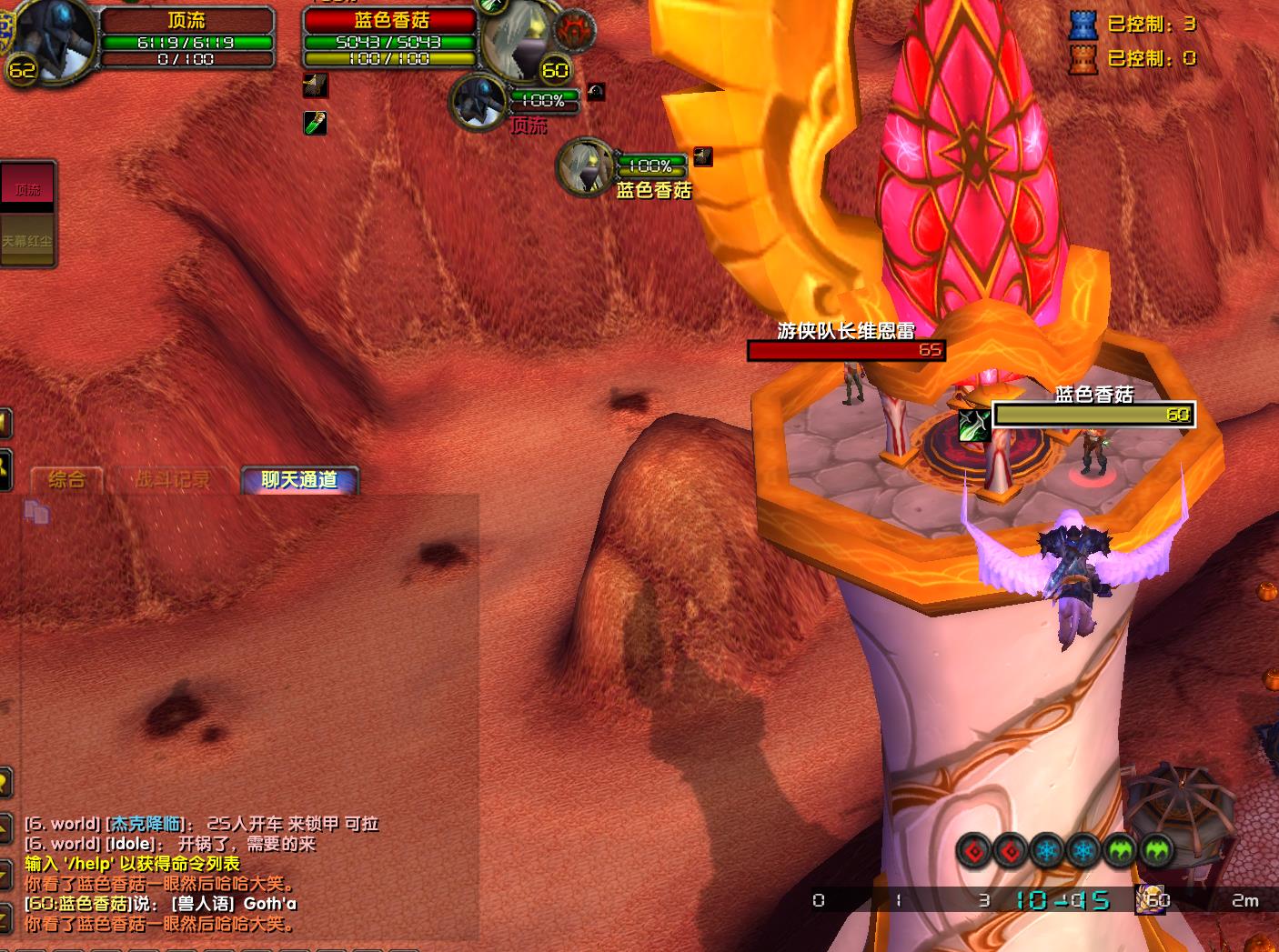Click the Horde faction emblem on target frame
The width and height of the screenshot is (1279, 952).
click(x=575, y=30)
